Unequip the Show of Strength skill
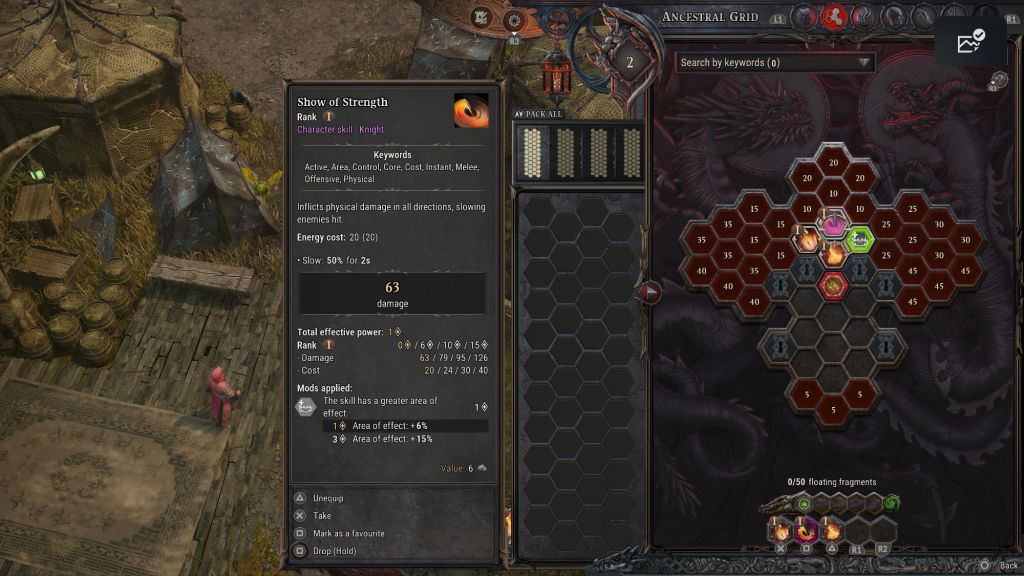This screenshot has height=576, width=1024. (x=329, y=498)
